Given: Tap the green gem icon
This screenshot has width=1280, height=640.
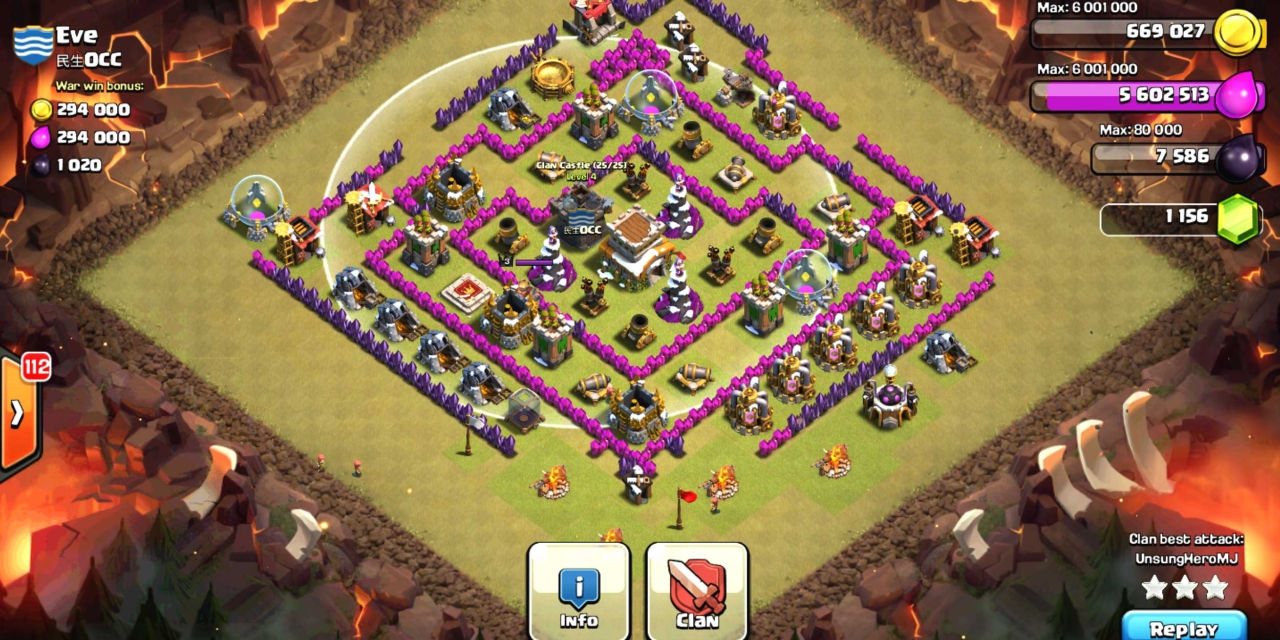Looking at the screenshot, I should tap(1237, 219).
